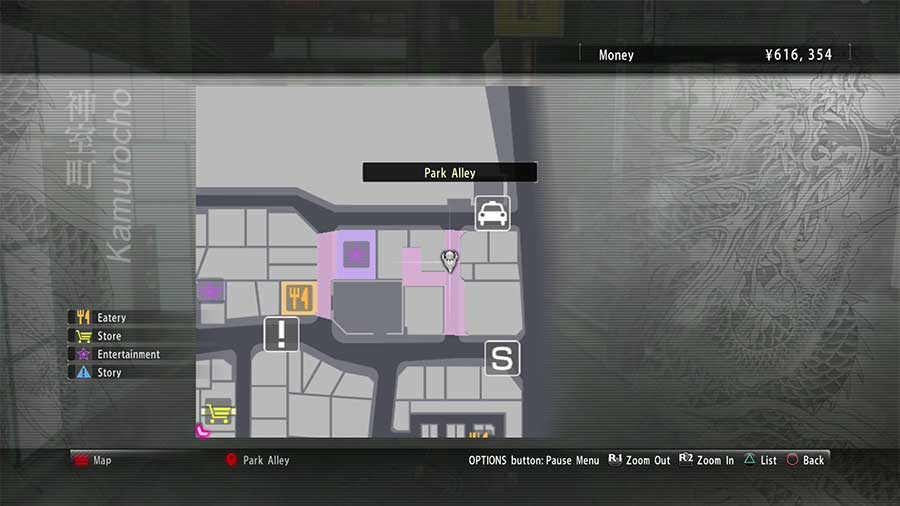Select the exclamation mark map marker
Image resolution: width=900 pixels, height=506 pixels.
(281, 334)
